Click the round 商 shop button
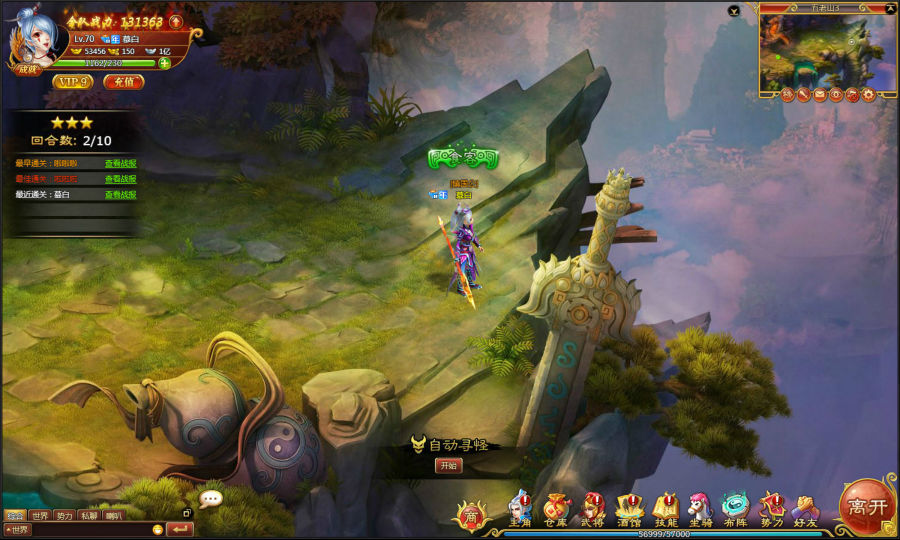The height and width of the screenshot is (540, 900). [x=471, y=515]
